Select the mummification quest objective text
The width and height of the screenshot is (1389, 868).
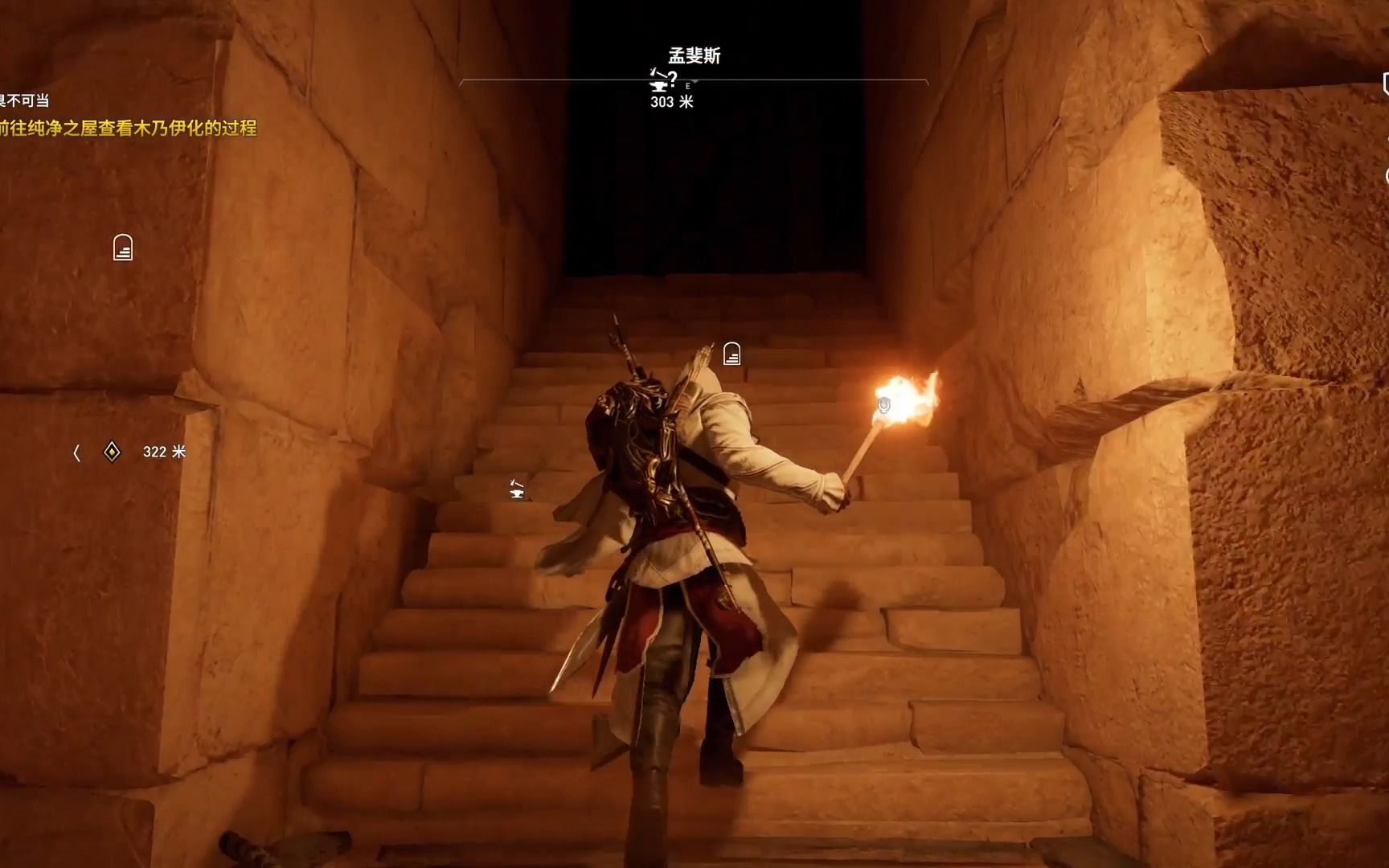coord(129,128)
